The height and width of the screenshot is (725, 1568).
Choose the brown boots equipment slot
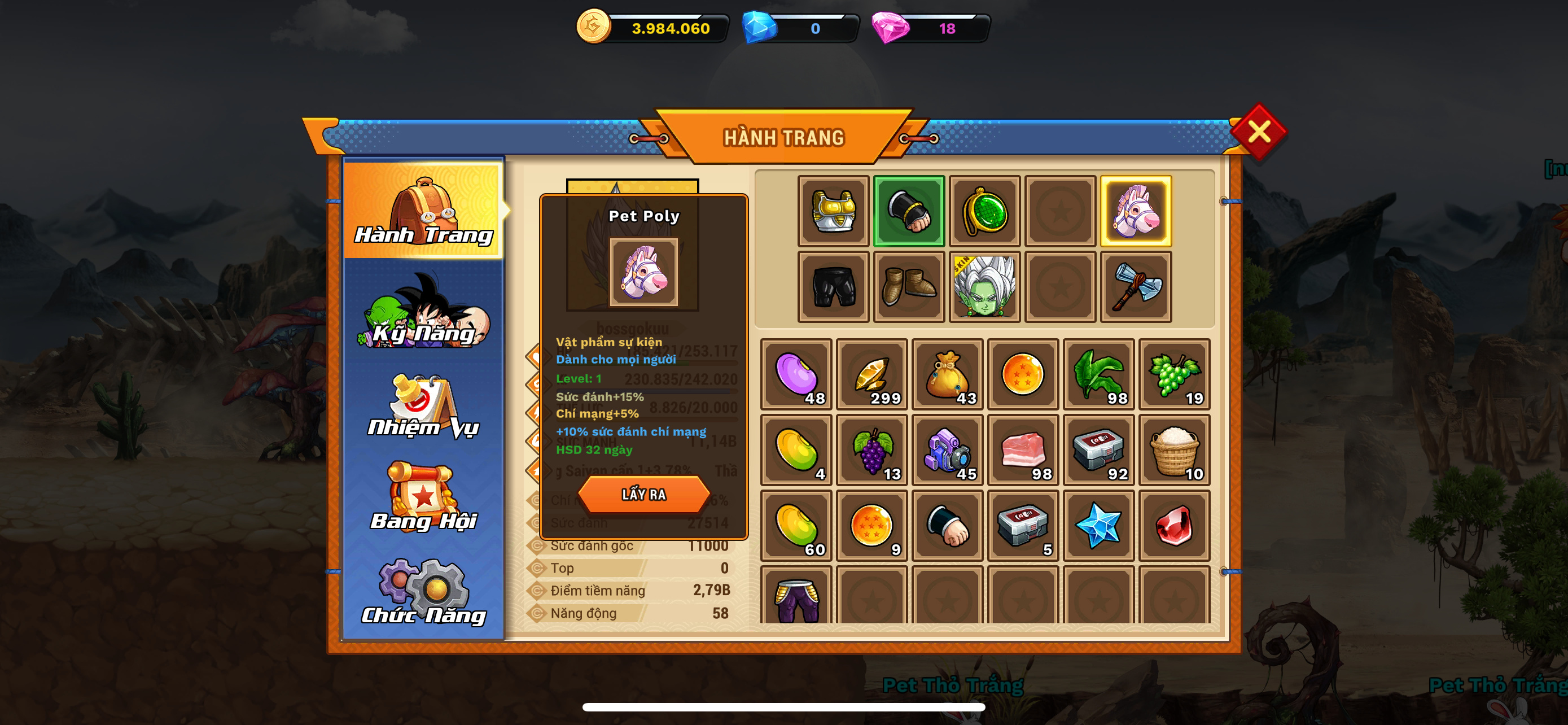pyautogui.click(x=909, y=287)
